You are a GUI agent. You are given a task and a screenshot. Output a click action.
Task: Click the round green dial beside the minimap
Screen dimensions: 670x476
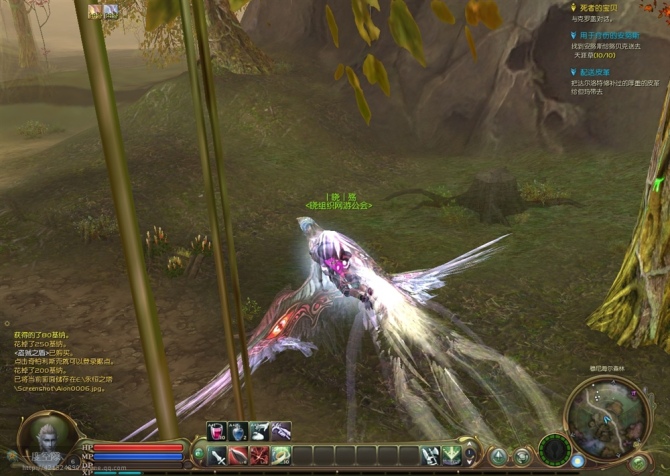(x=553, y=449)
